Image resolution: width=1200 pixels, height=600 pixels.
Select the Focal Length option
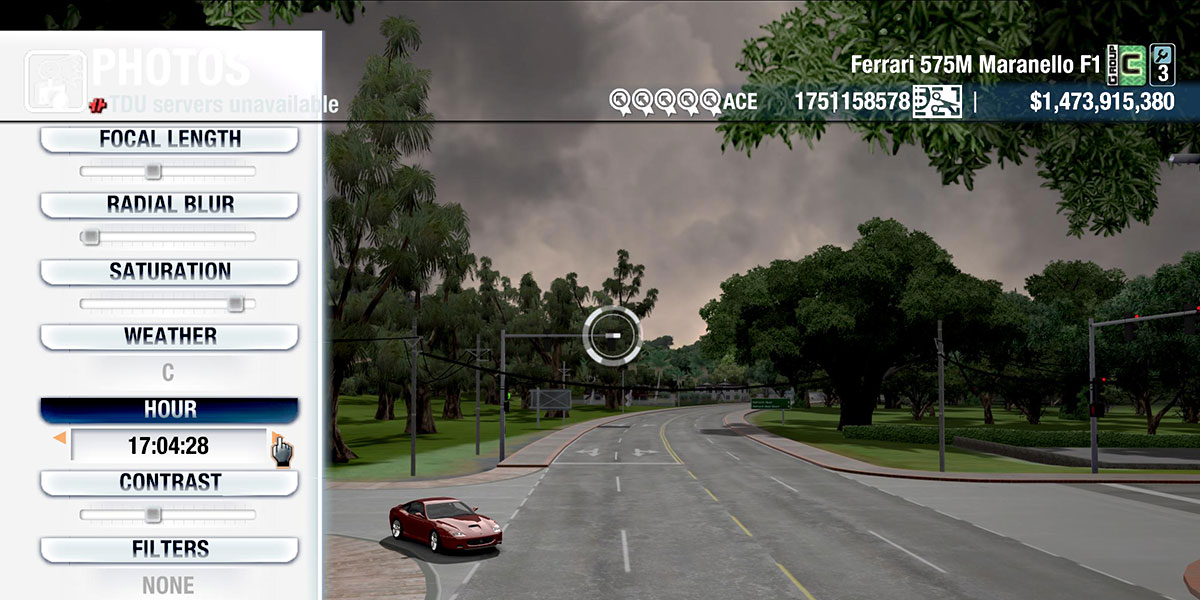pyautogui.click(x=169, y=140)
